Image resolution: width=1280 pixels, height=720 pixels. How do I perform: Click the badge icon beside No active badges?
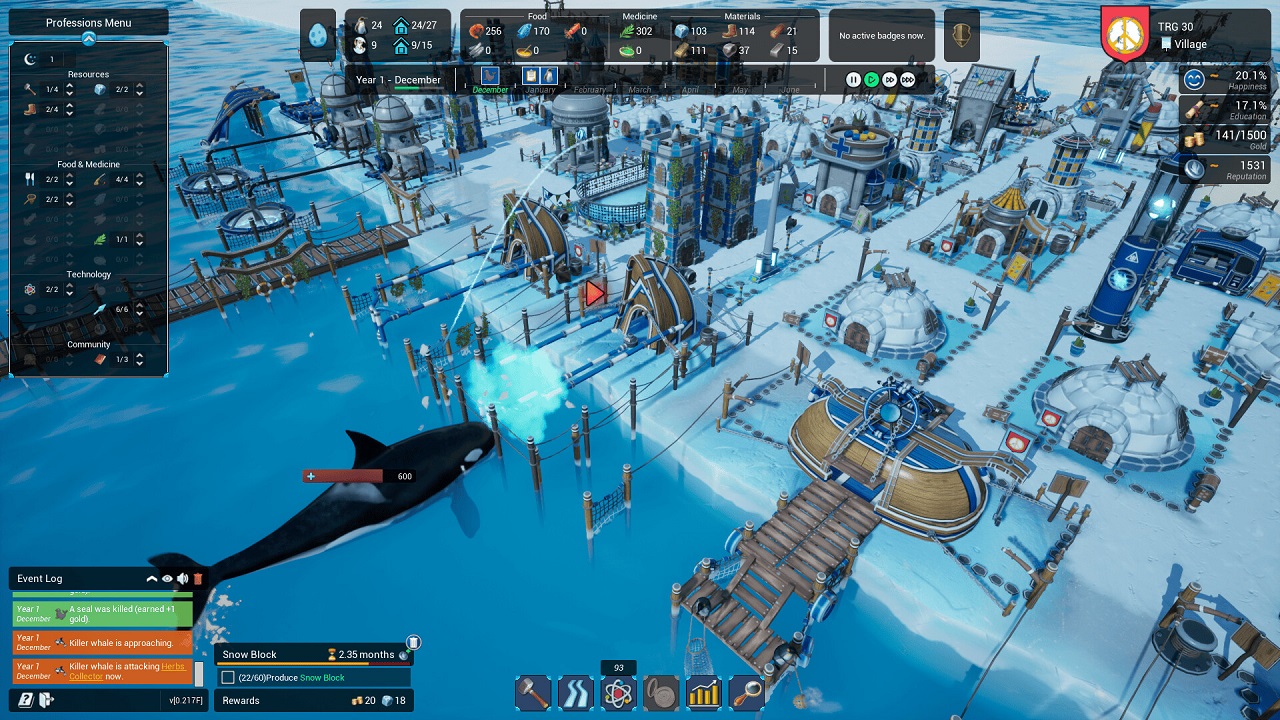click(x=961, y=35)
